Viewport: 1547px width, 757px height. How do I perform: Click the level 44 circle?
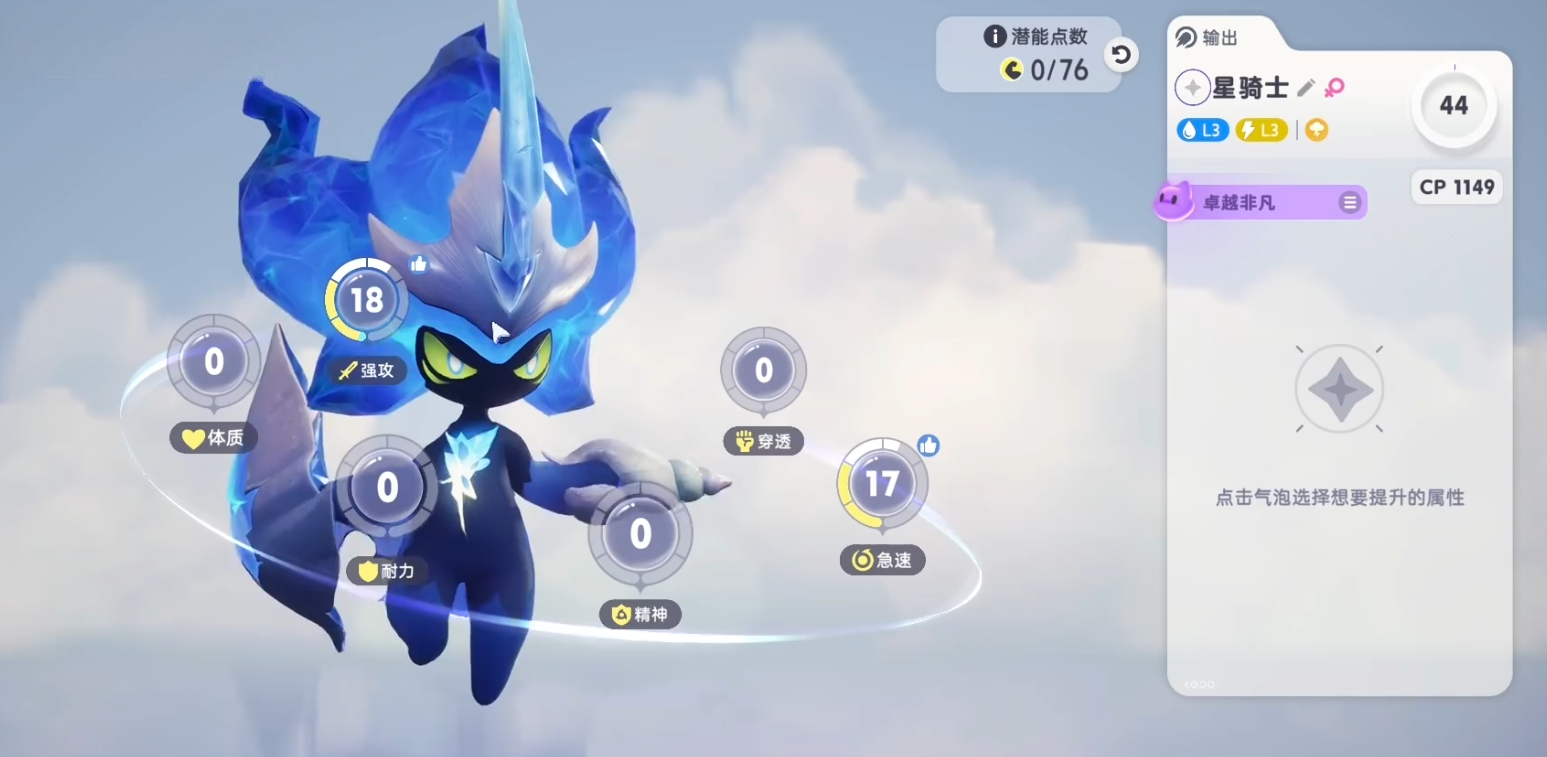click(x=1453, y=105)
